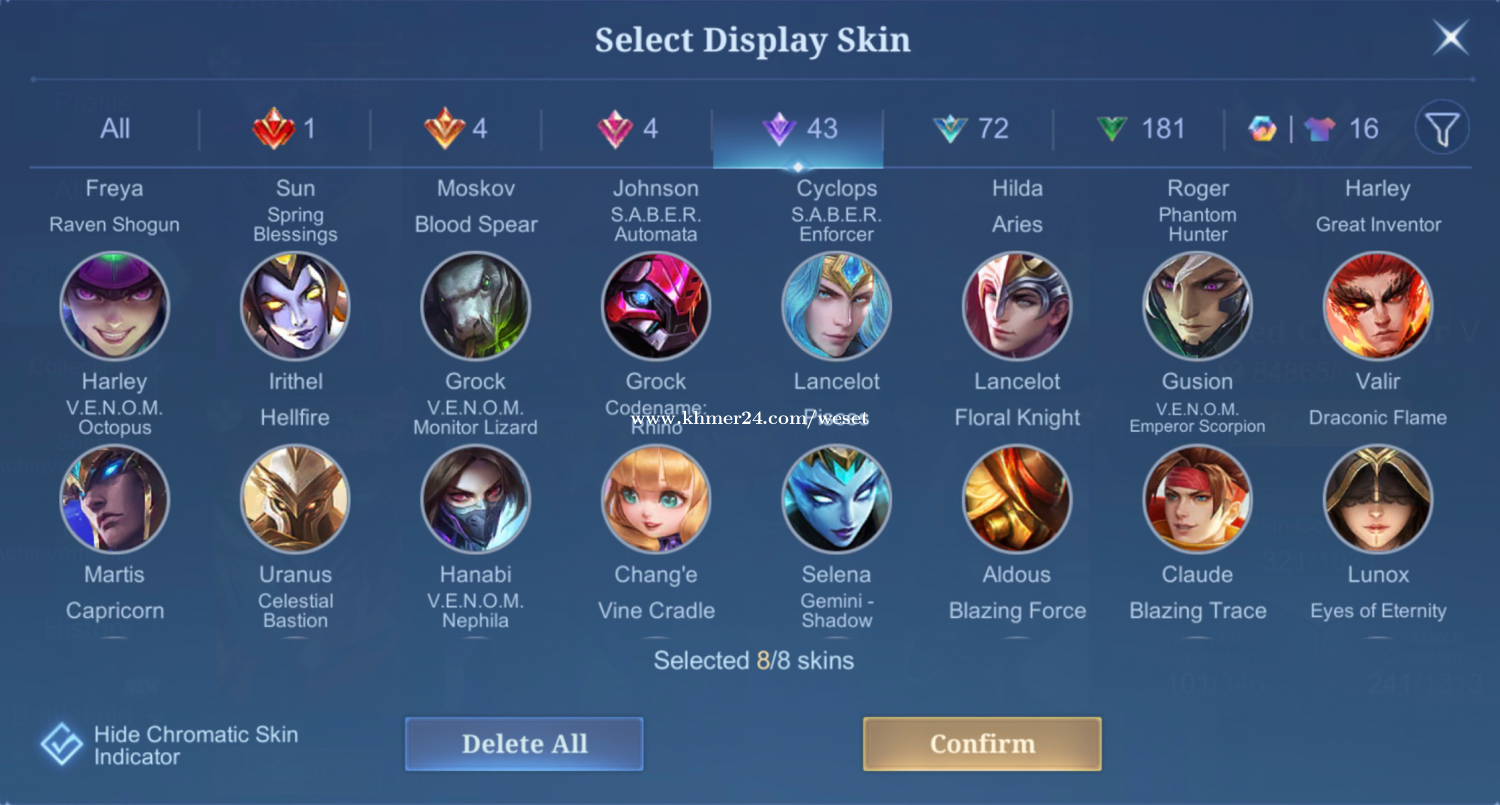The width and height of the screenshot is (1500, 805).
Task: Click the Delete All button
Action: [524, 744]
